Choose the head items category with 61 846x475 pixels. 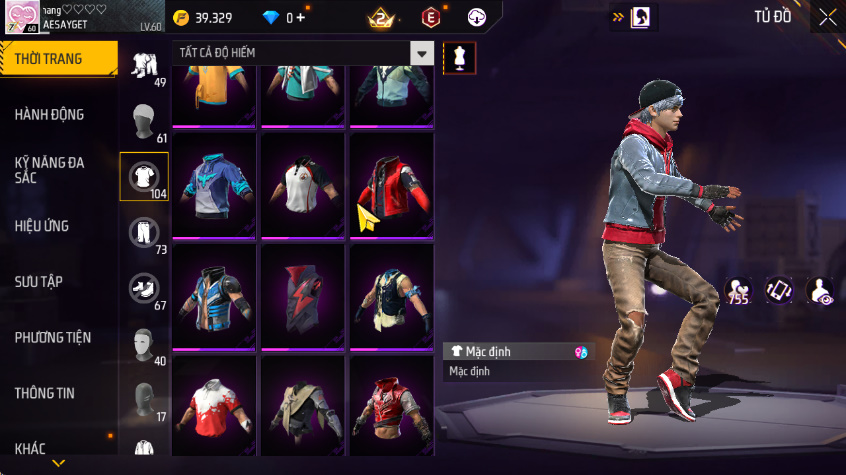(x=144, y=122)
